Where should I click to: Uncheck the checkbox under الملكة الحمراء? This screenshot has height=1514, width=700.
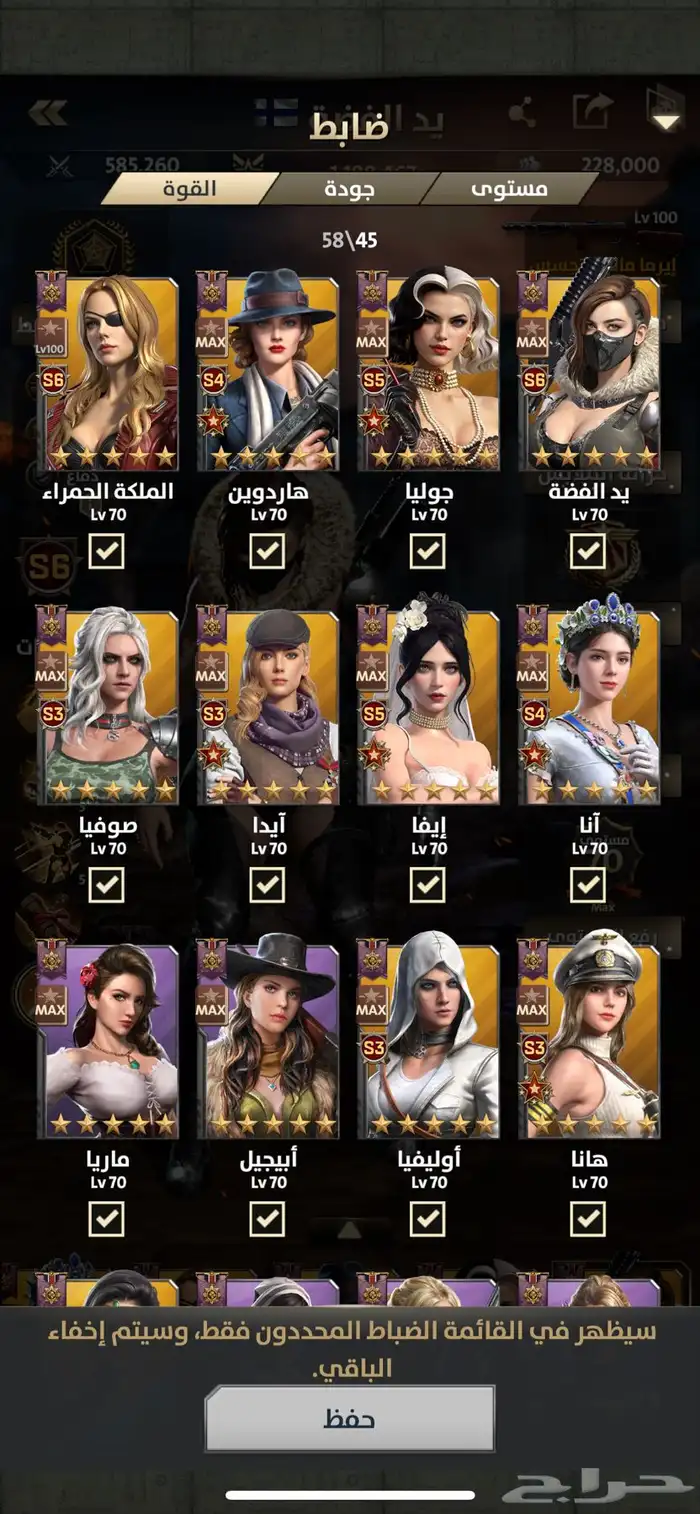(107, 550)
